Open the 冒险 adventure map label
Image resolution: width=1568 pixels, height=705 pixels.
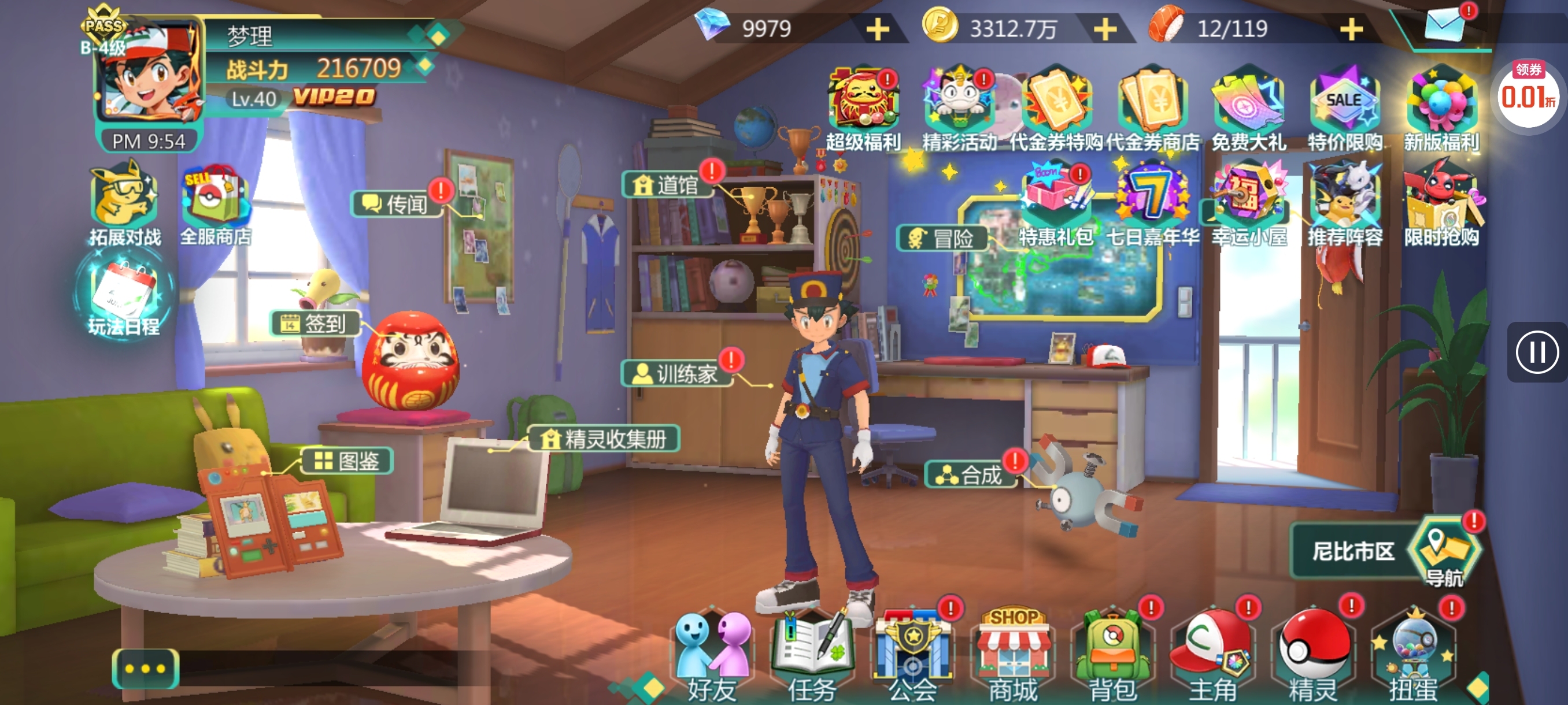943,238
